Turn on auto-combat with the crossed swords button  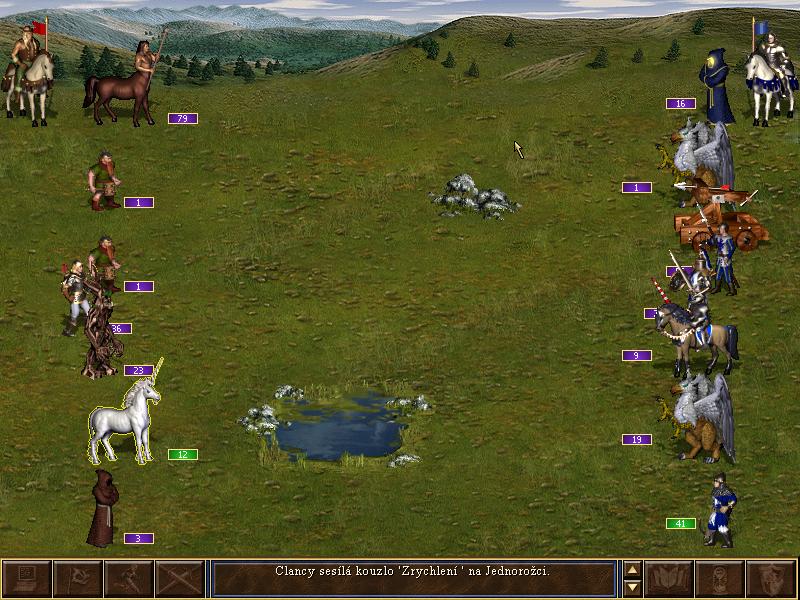pyautogui.click(x=179, y=578)
